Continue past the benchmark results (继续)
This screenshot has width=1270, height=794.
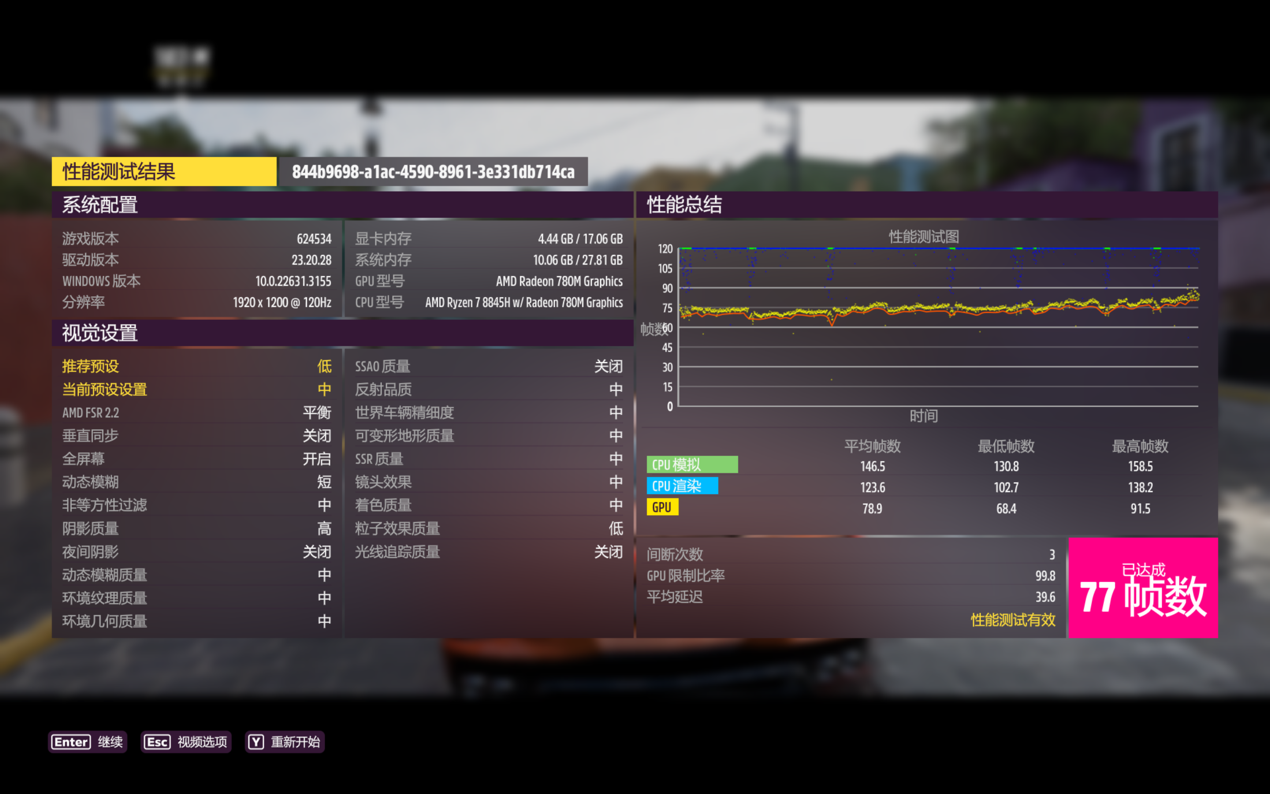click(88, 742)
